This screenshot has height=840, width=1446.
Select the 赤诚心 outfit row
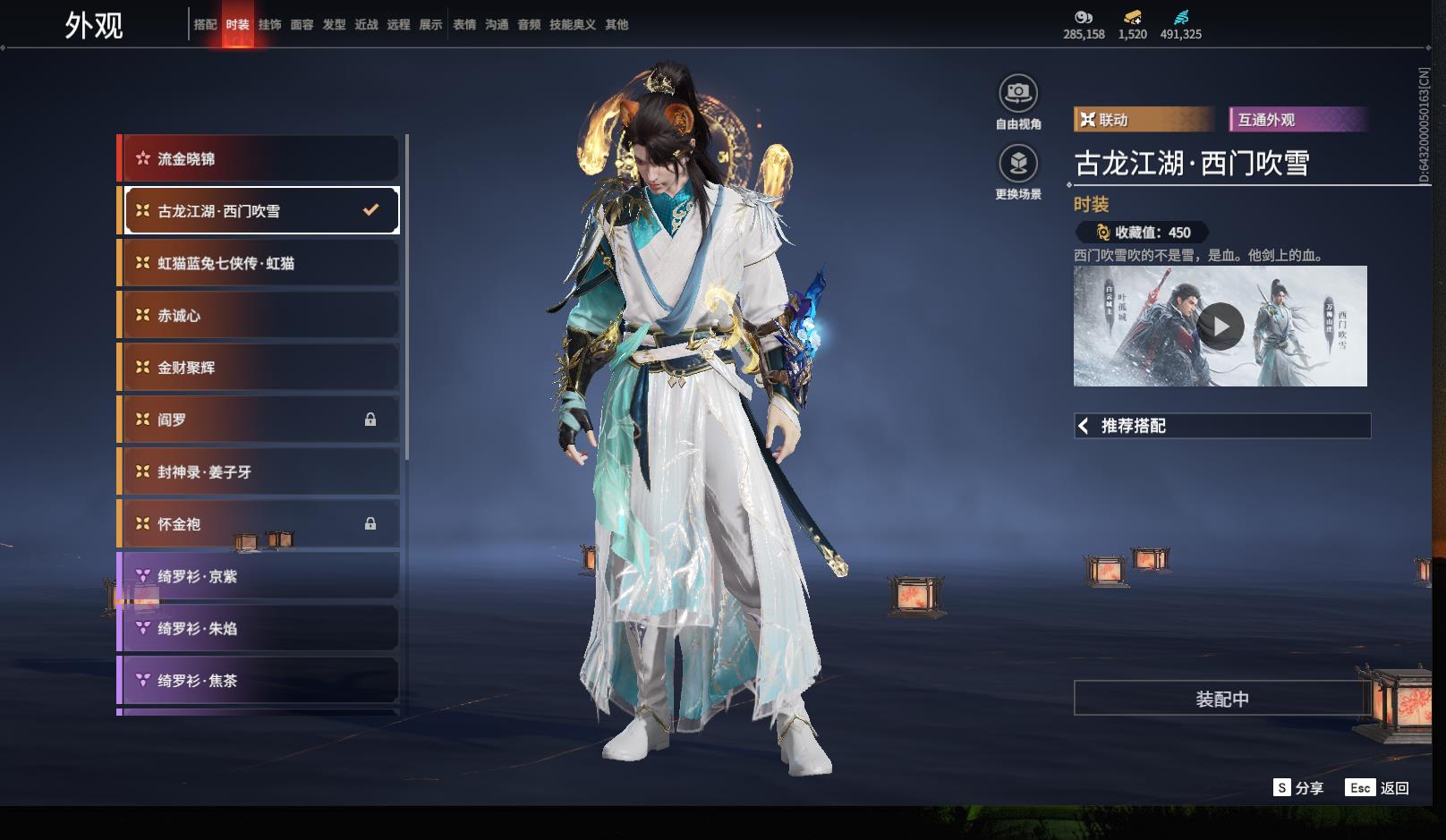point(259,316)
